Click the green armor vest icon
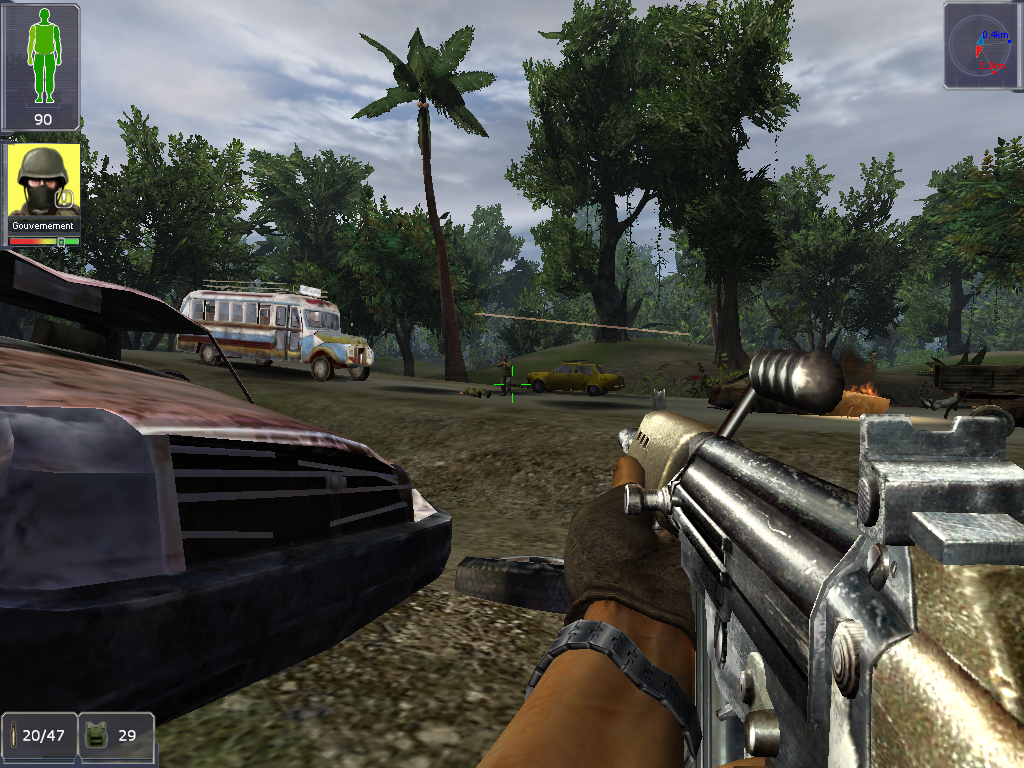 98,734
